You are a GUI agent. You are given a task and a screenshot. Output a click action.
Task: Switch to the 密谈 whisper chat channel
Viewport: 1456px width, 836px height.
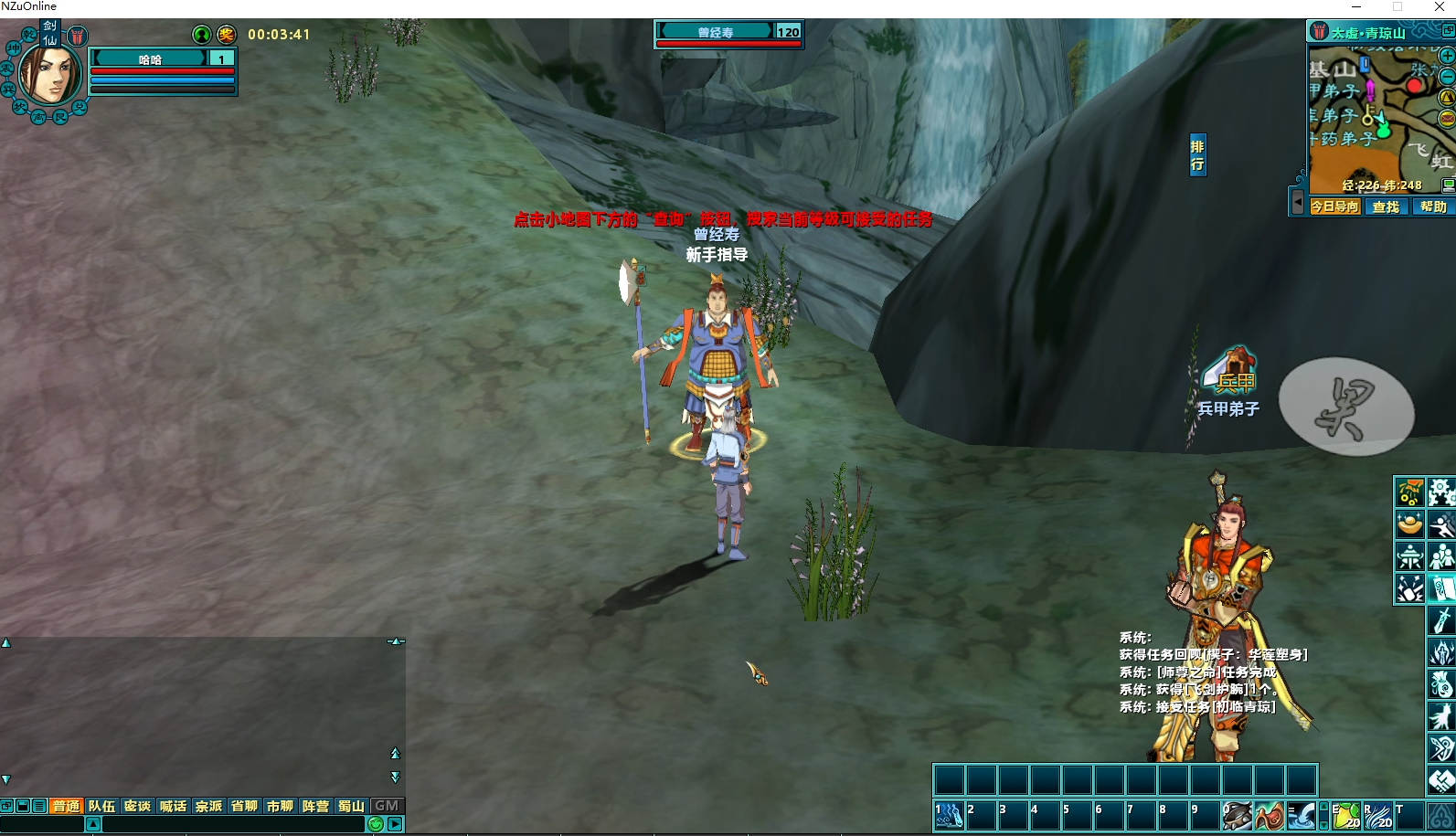pos(137,806)
